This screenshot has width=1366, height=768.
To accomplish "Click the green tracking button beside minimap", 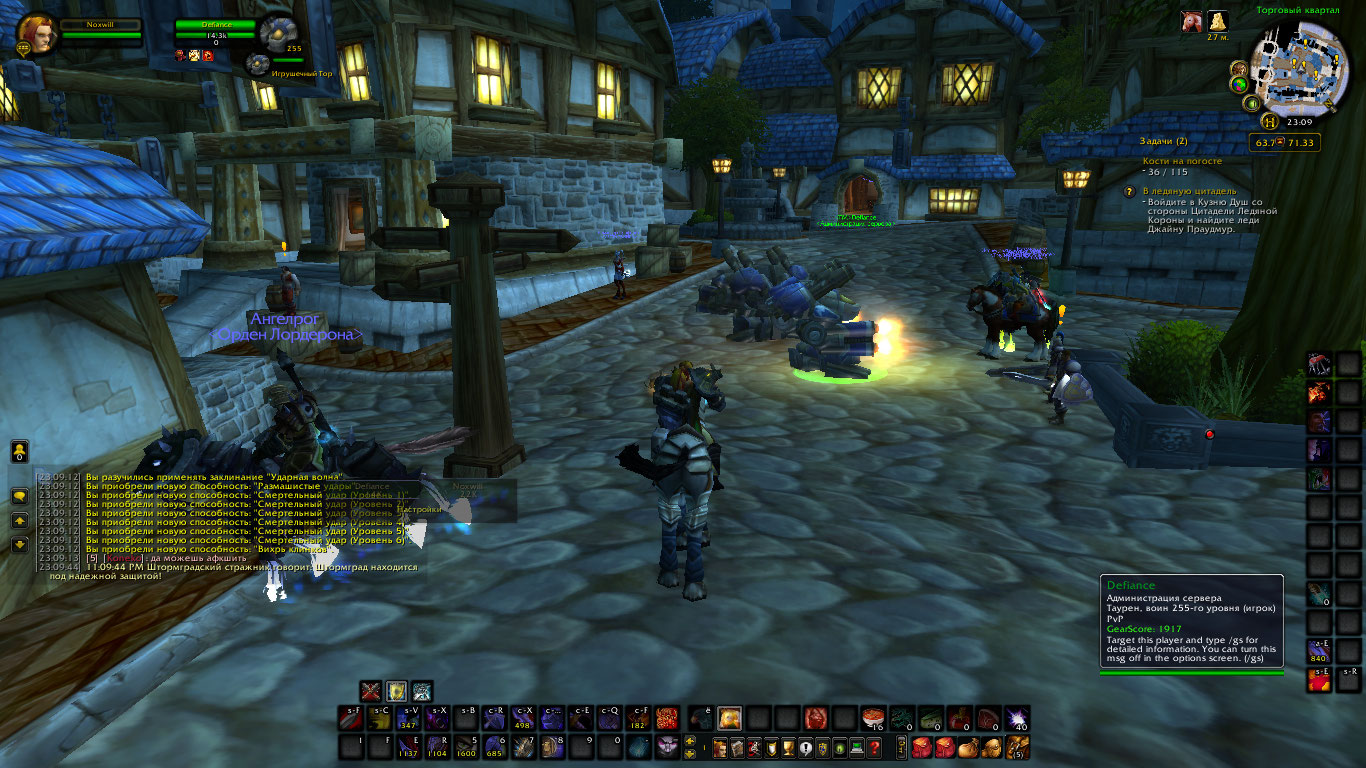I will pyautogui.click(x=1252, y=103).
